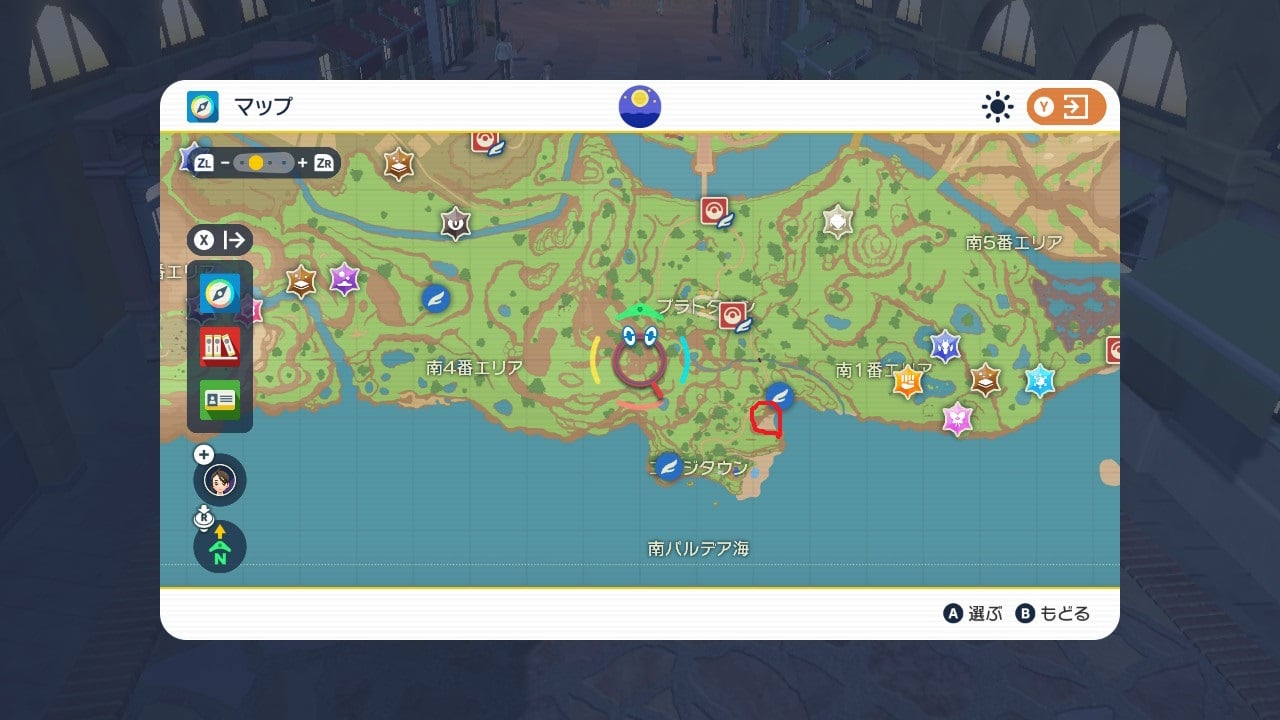The height and width of the screenshot is (720, 1280).
Task: Click the player avatar icon on the map
Action: pyautogui.click(x=218, y=481)
